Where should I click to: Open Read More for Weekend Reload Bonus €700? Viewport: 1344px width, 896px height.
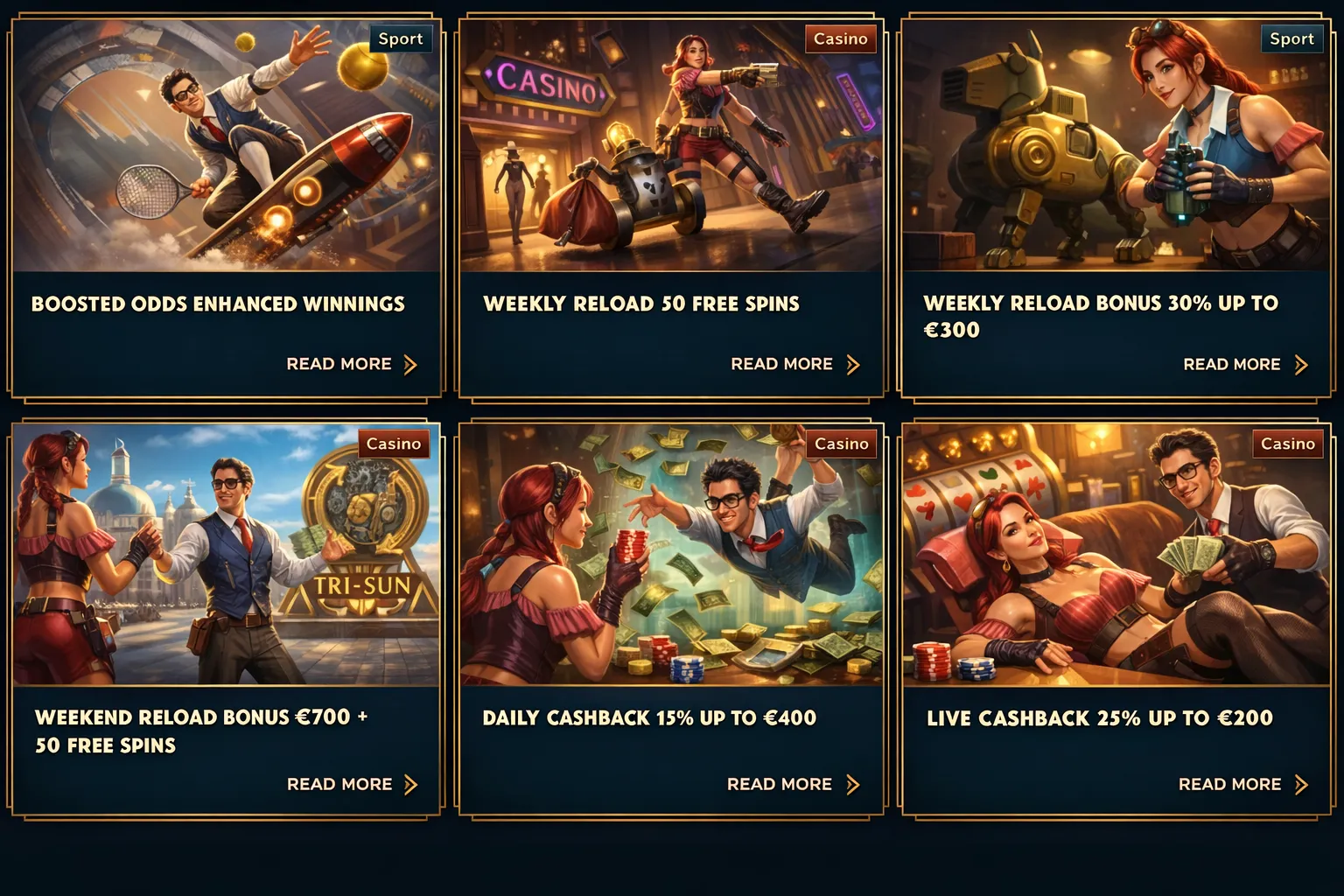pyautogui.click(x=338, y=784)
